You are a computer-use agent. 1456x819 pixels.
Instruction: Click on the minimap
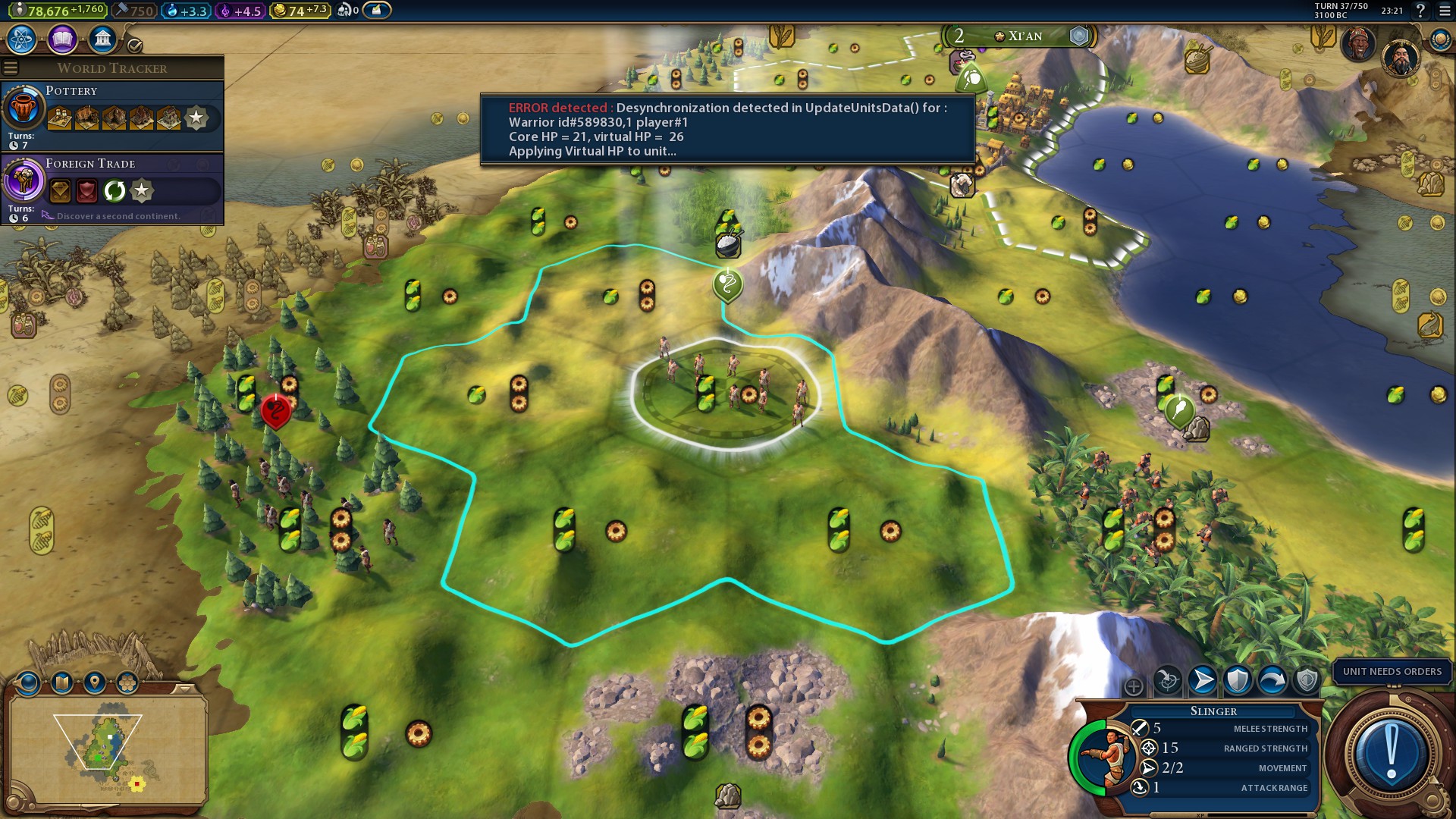106,749
